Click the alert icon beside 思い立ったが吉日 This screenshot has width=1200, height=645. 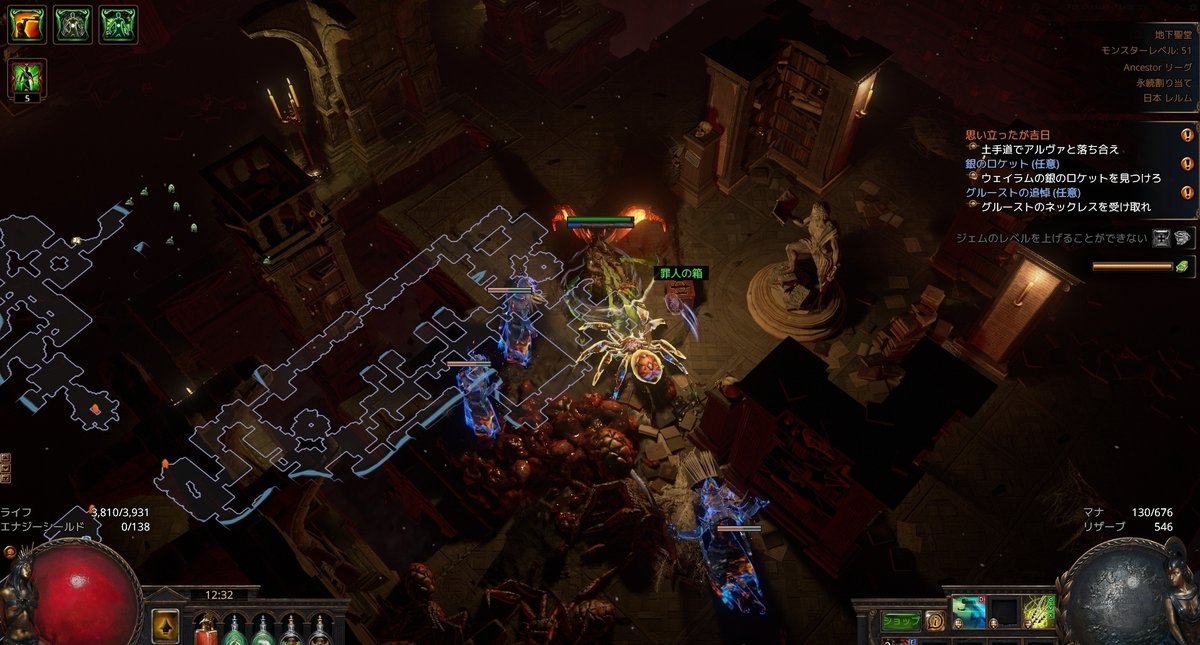[1187, 135]
